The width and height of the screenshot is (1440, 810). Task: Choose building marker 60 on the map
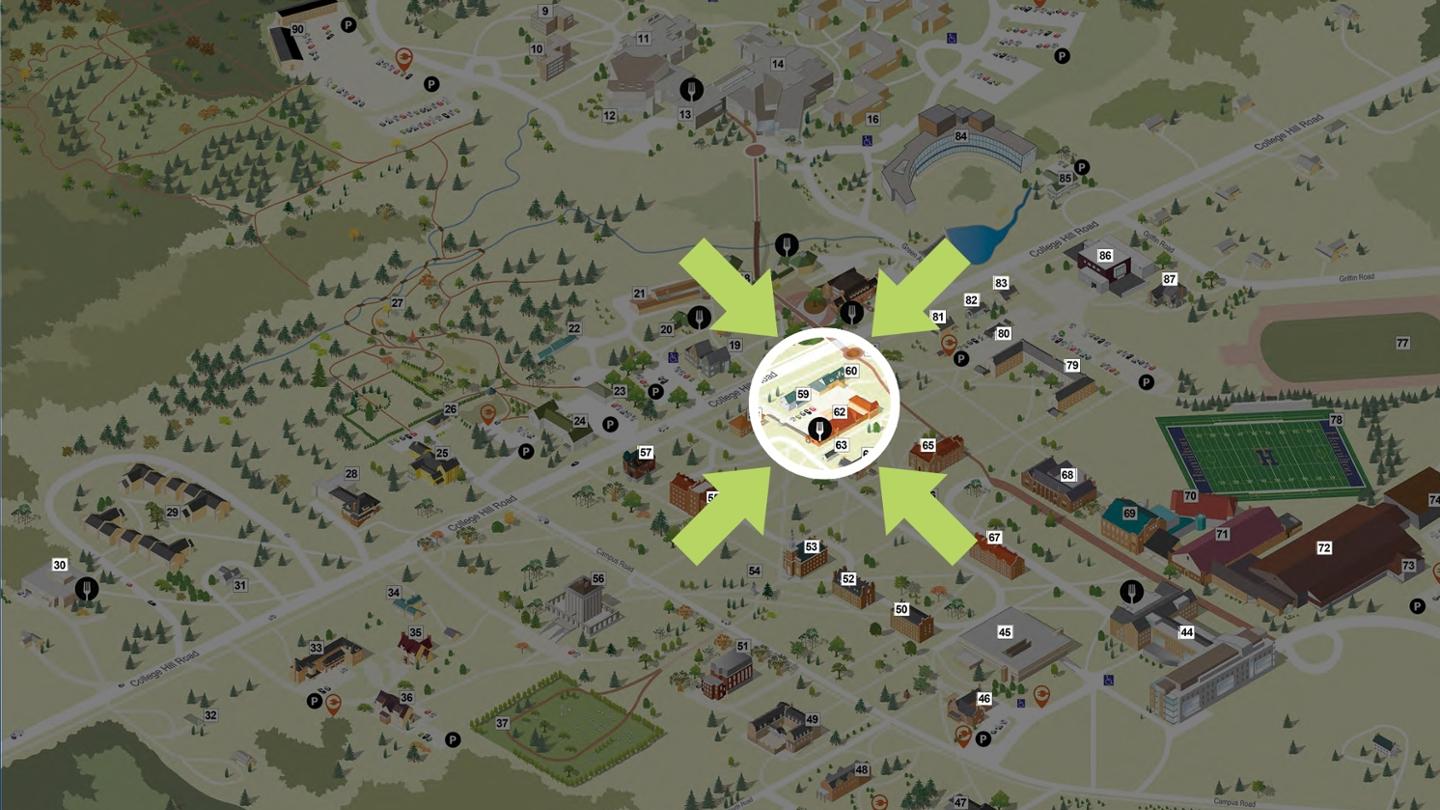point(851,371)
